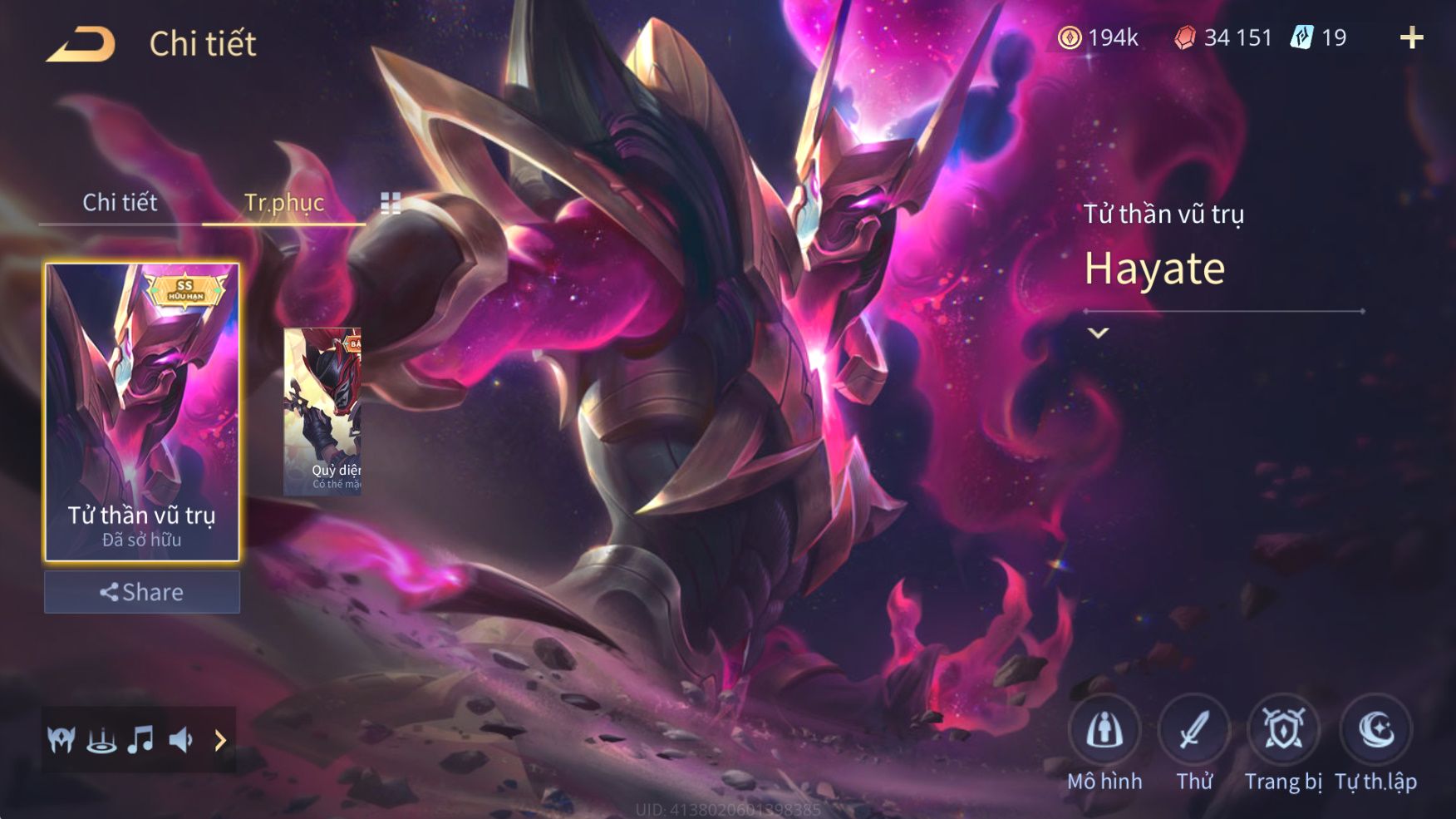
Task: Open Tự th.lập customization
Action: click(1375, 731)
